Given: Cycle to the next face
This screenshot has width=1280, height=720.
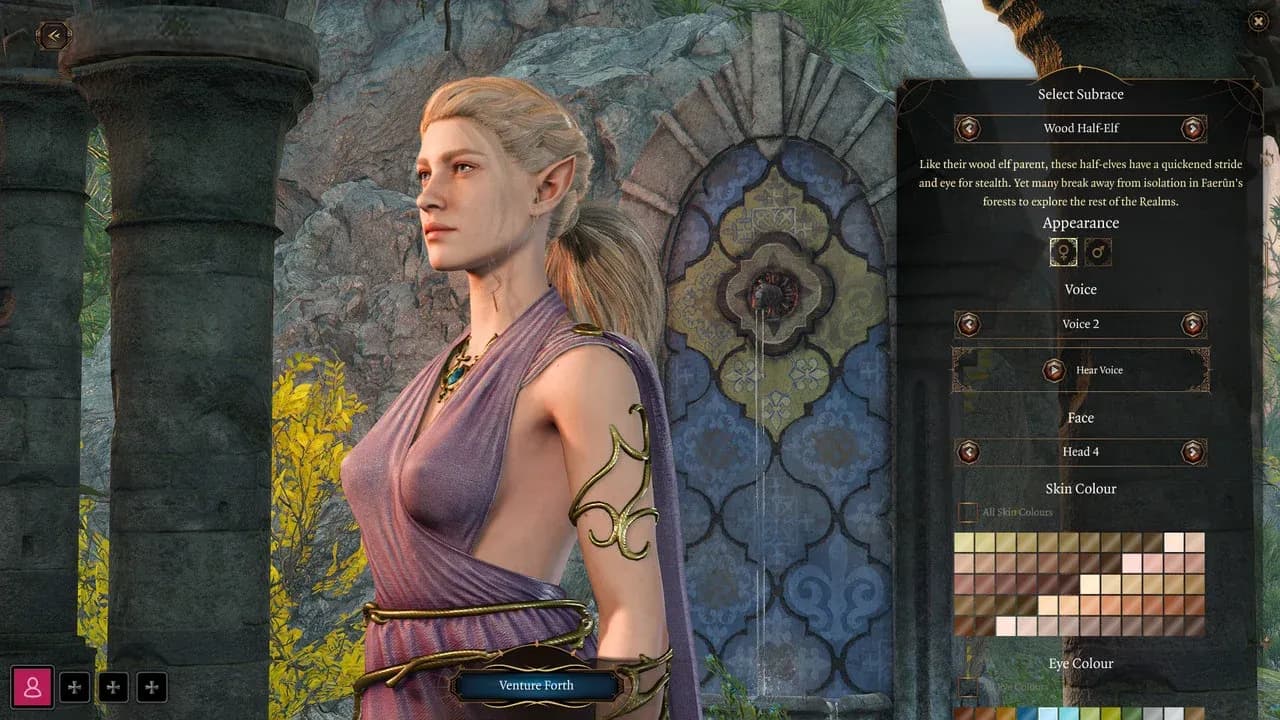Looking at the screenshot, I should tap(1192, 452).
